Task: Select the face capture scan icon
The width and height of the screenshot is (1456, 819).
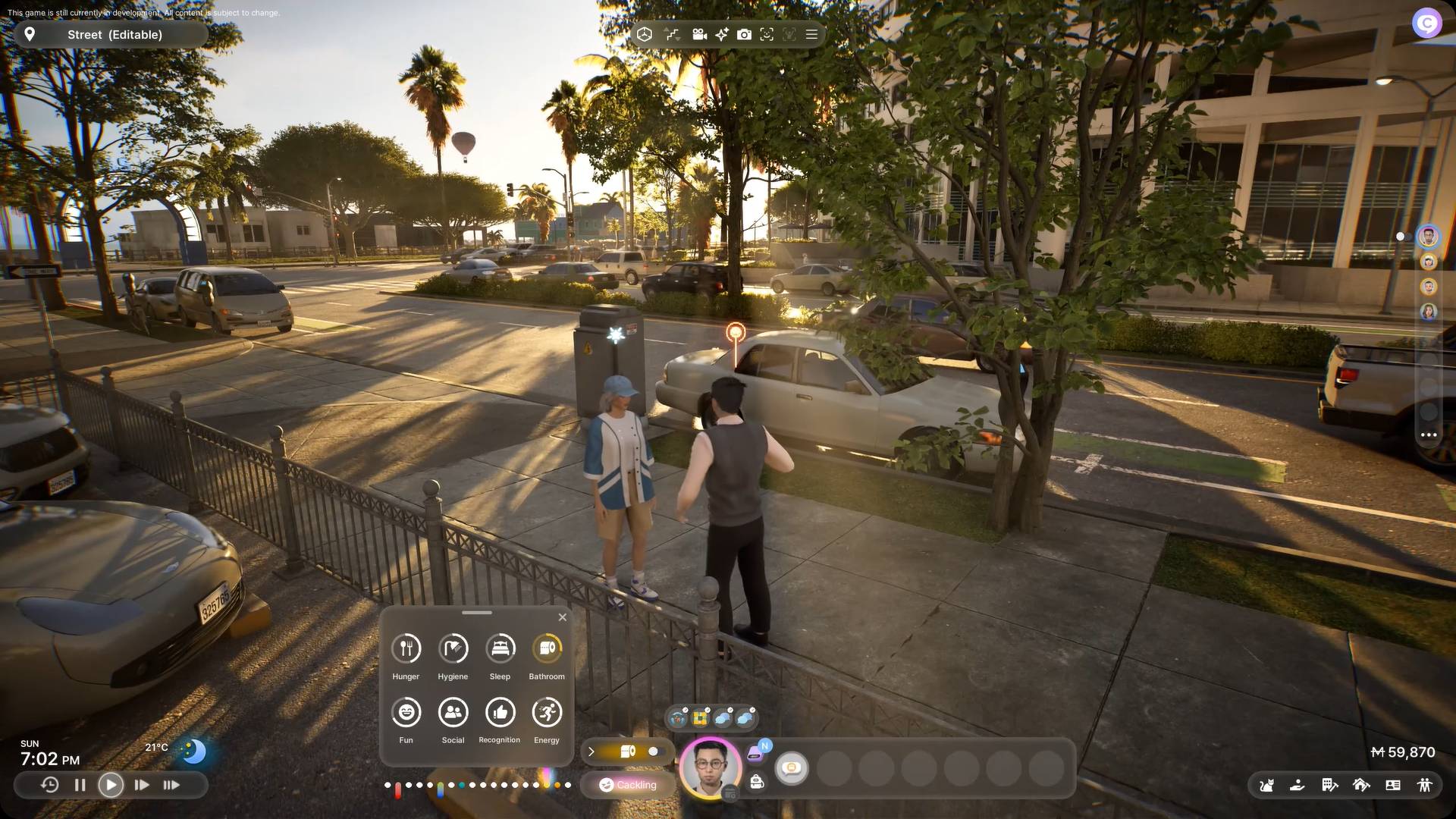Action: click(x=767, y=34)
